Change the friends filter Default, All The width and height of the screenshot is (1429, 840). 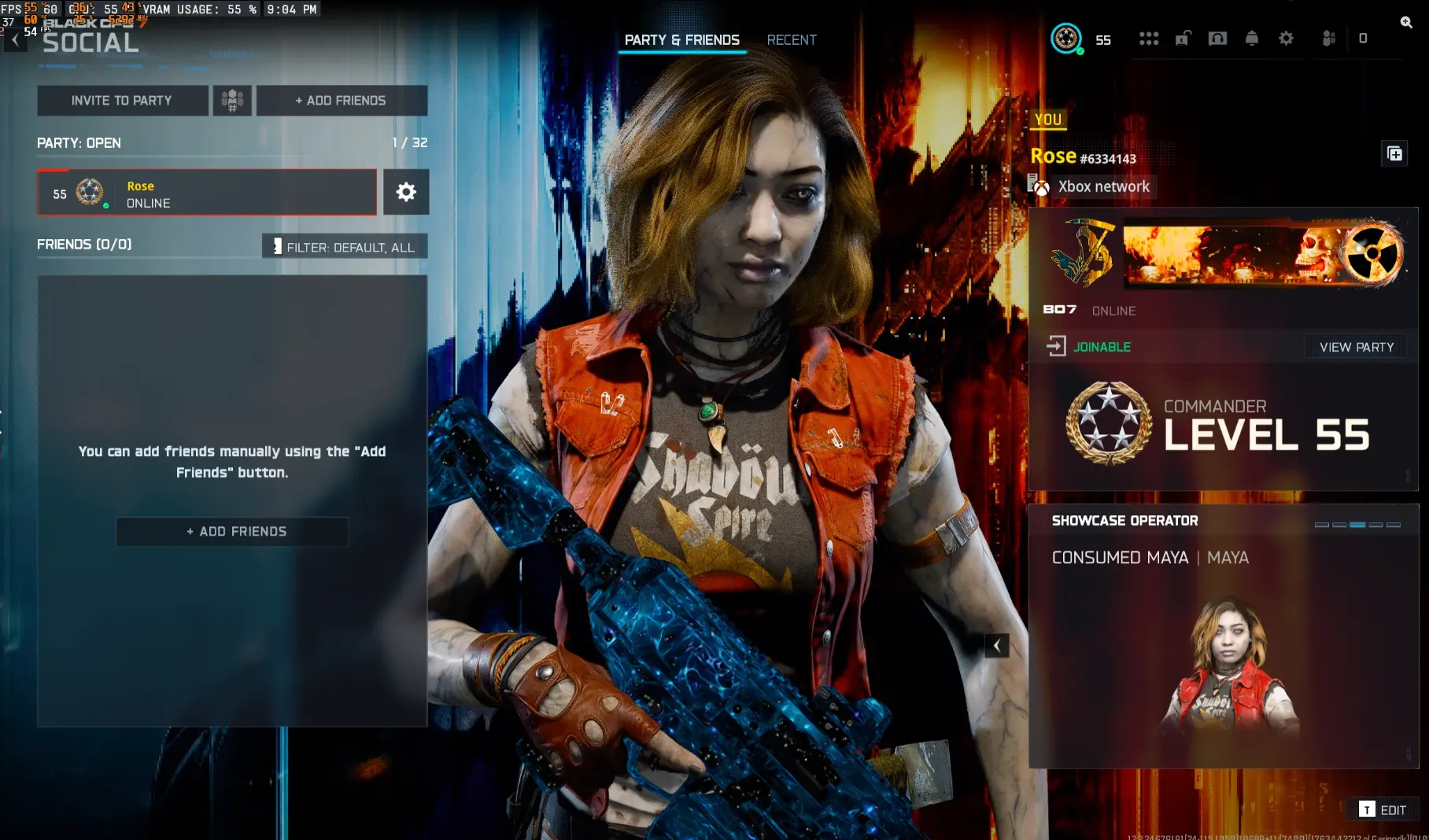point(345,247)
